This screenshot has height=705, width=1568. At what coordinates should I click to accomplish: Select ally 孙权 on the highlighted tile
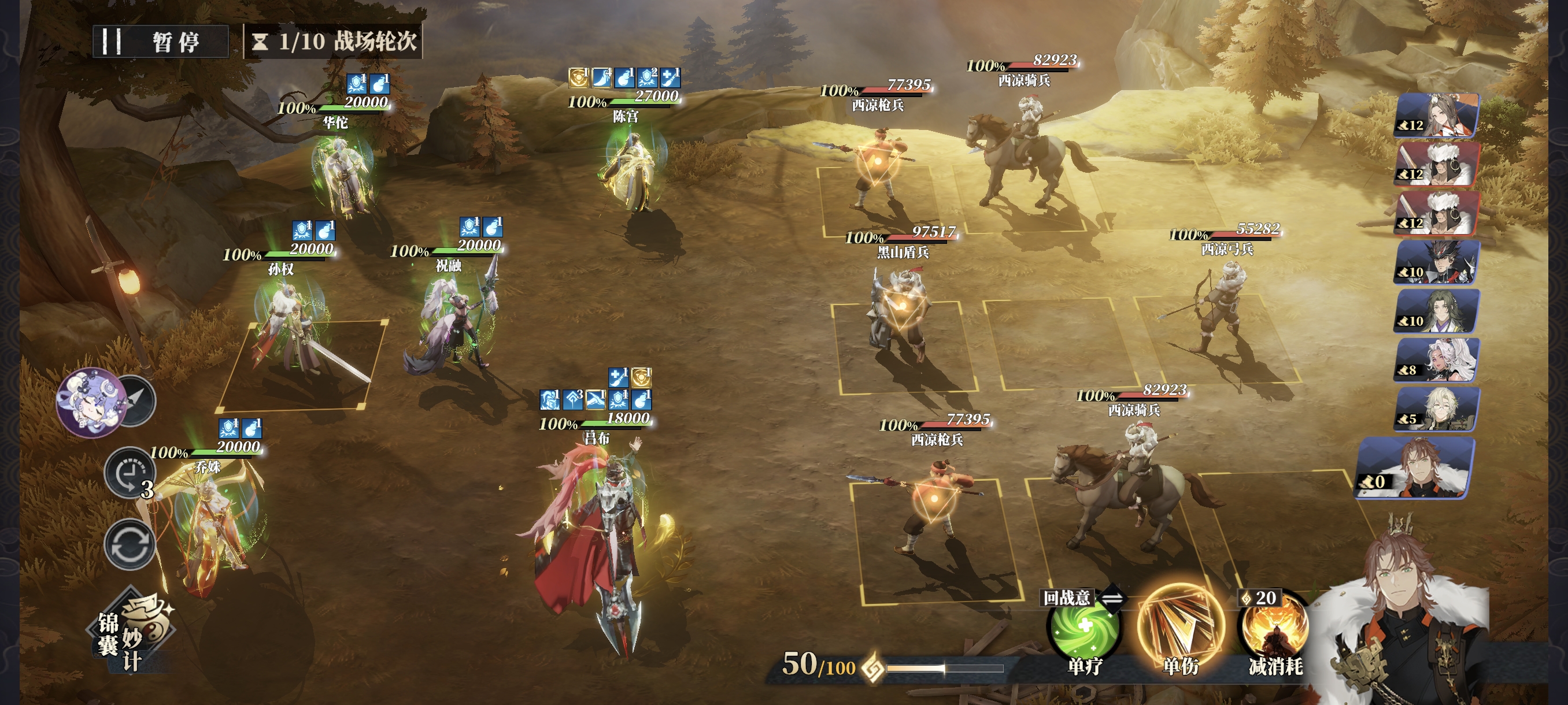(293, 328)
